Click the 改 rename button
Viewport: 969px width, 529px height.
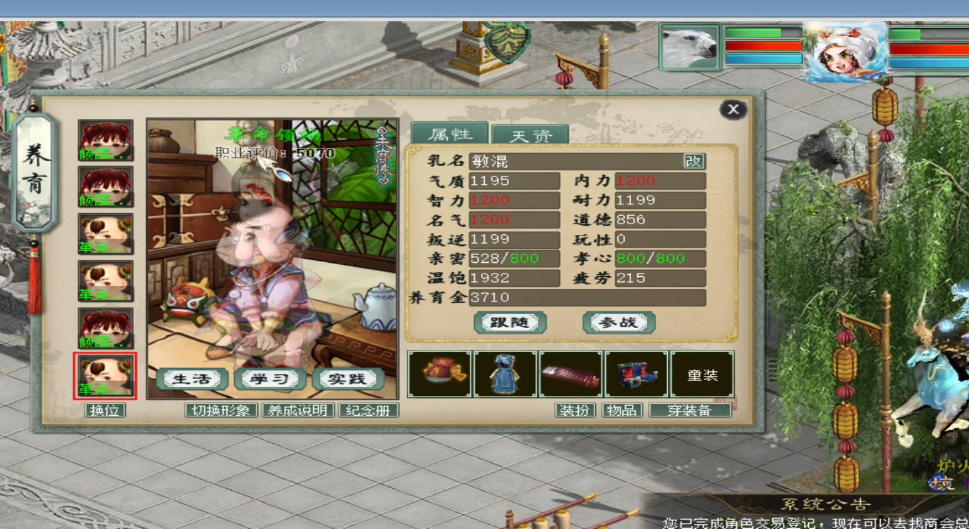pyautogui.click(x=693, y=161)
